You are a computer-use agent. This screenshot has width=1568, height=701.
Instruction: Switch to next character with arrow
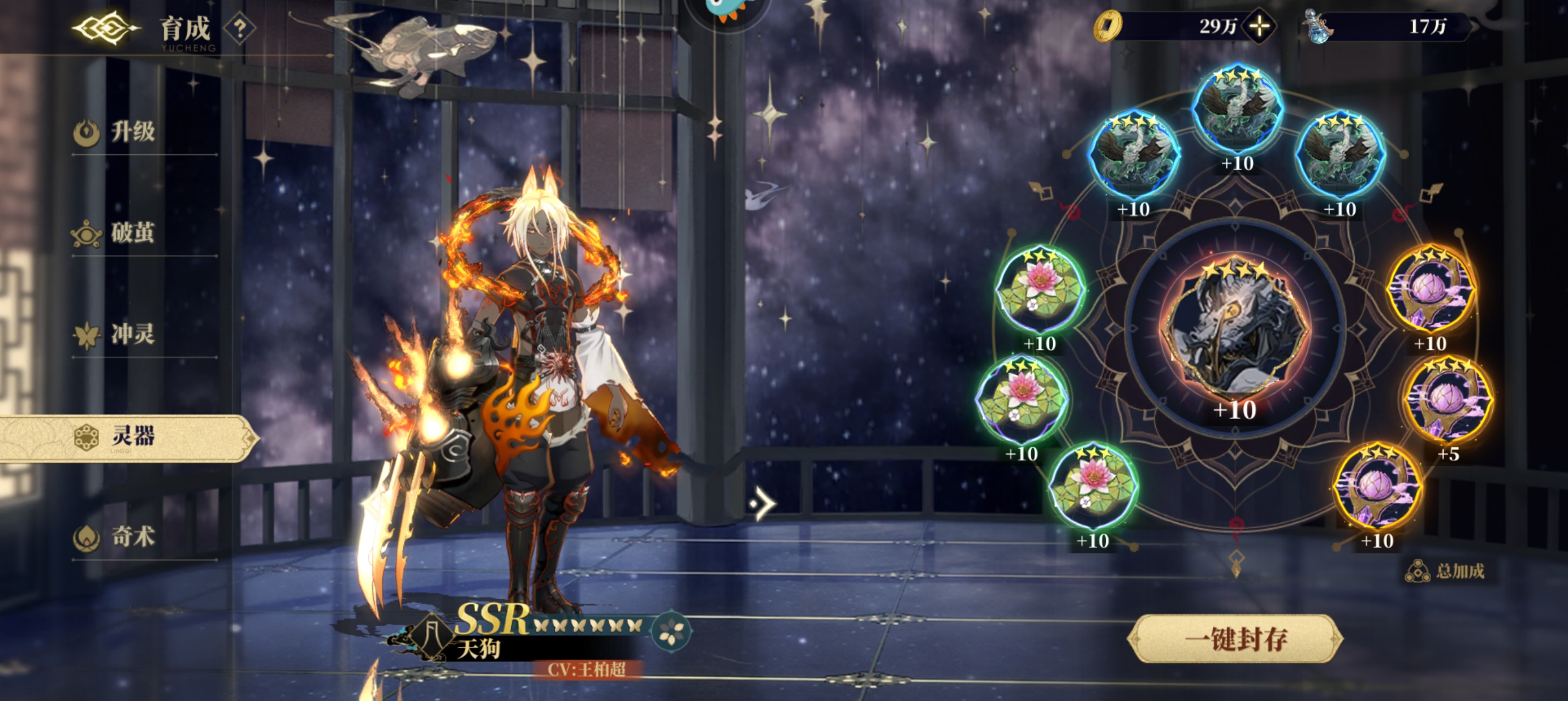[762, 504]
